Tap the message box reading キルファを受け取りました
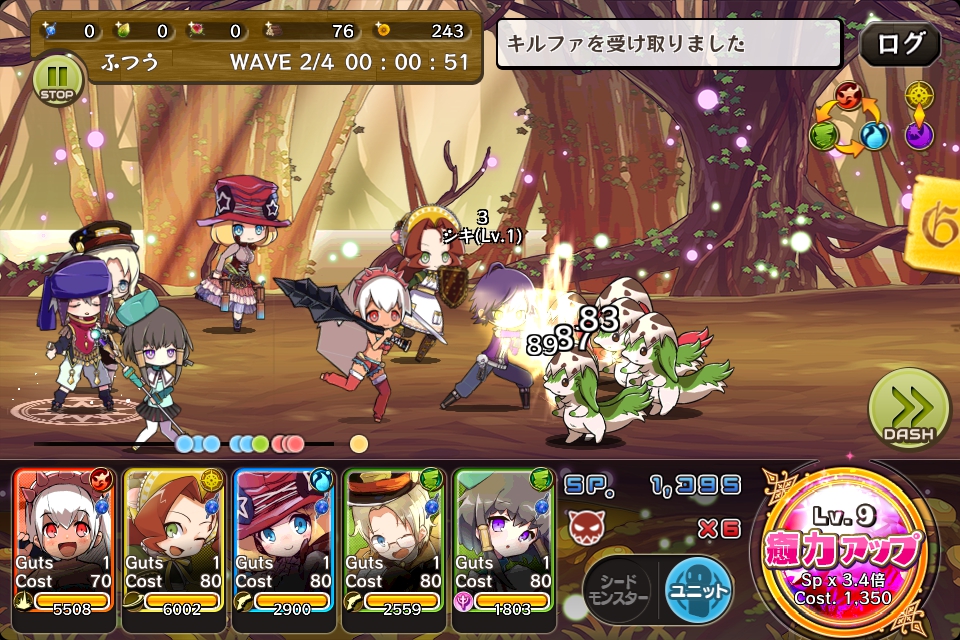The height and width of the screenshot is (640, 960). 670,44
